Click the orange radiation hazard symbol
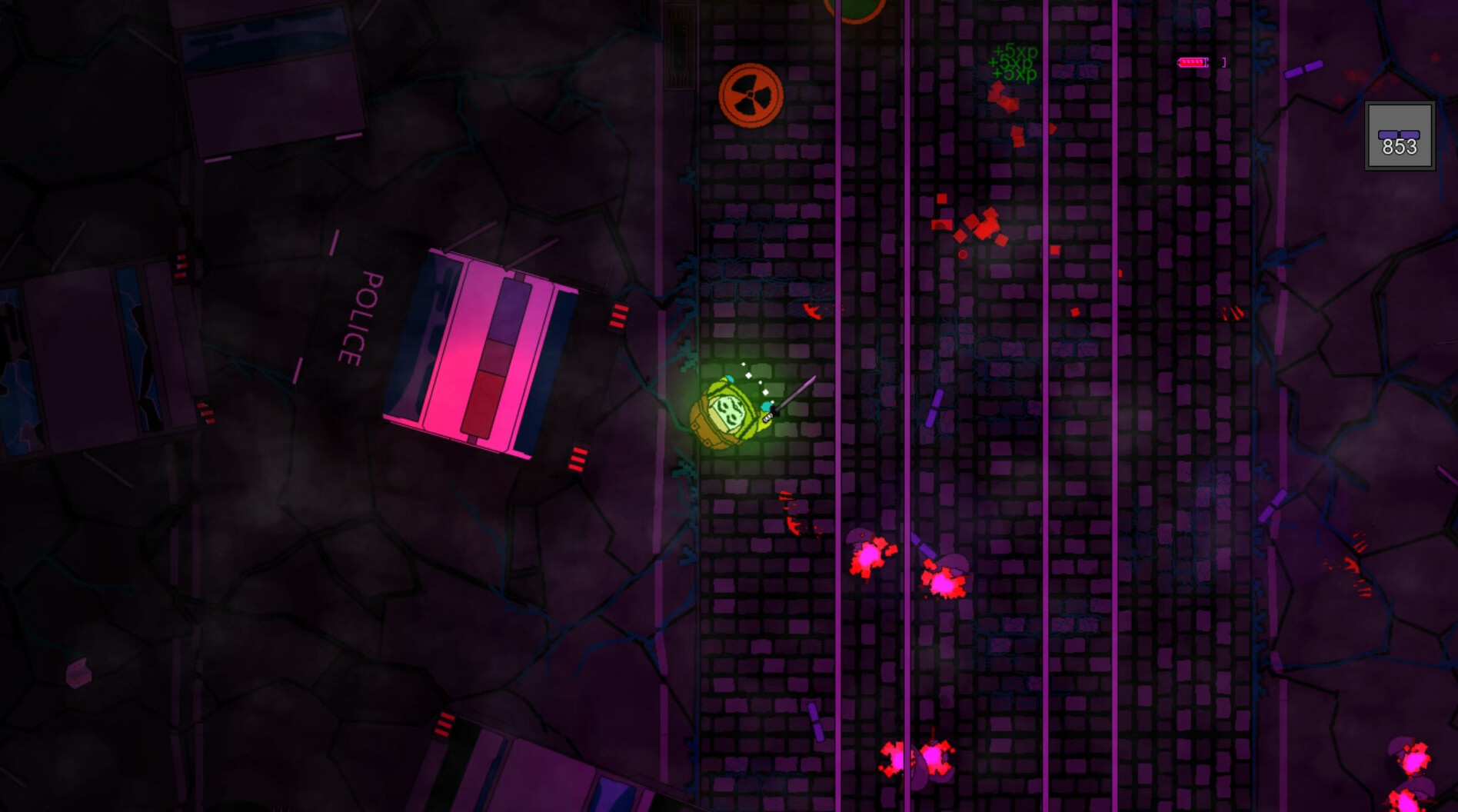 750,96
